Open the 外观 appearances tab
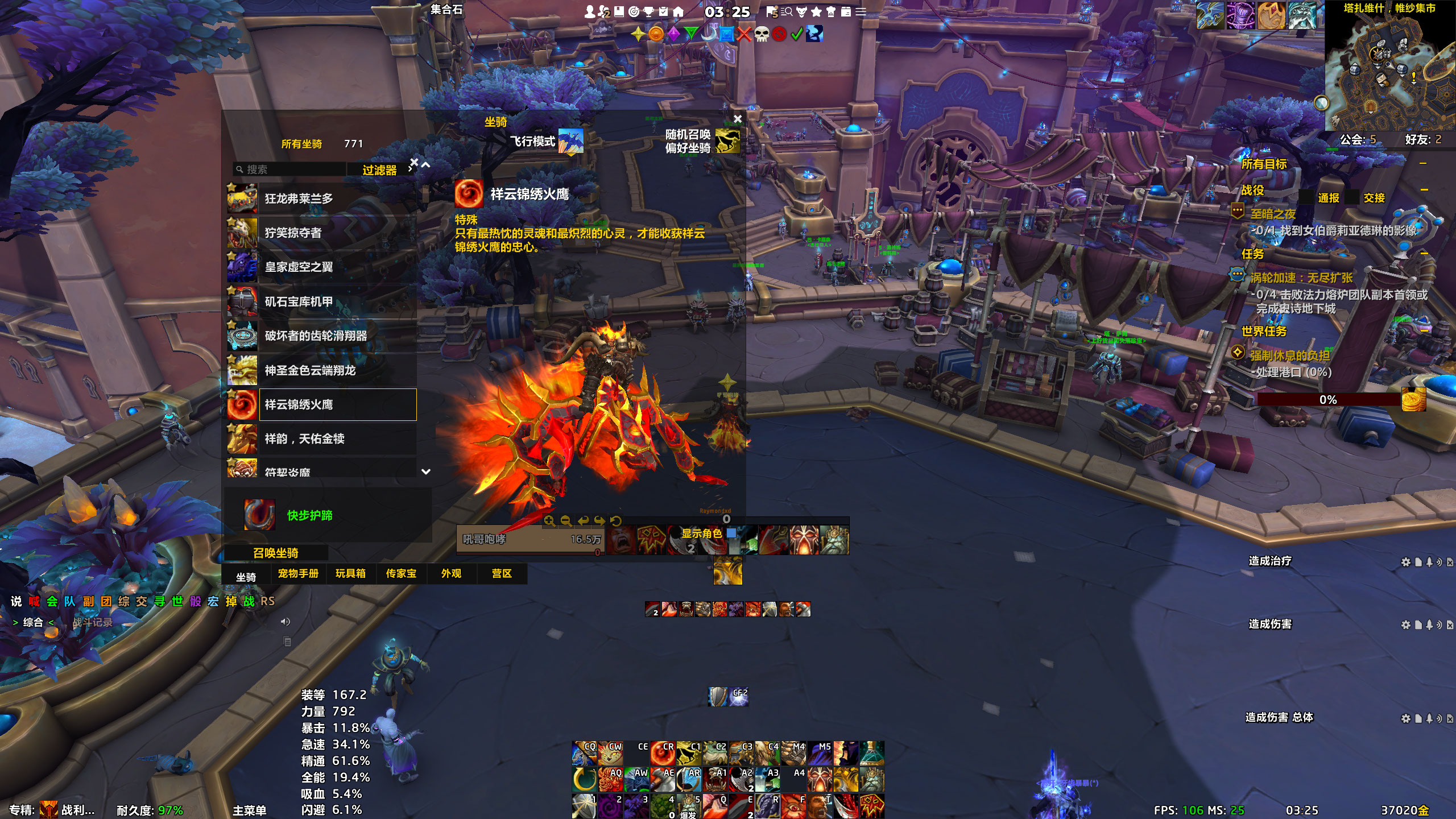The height and width of the screenshot is (819, 1456). point(451,574)
